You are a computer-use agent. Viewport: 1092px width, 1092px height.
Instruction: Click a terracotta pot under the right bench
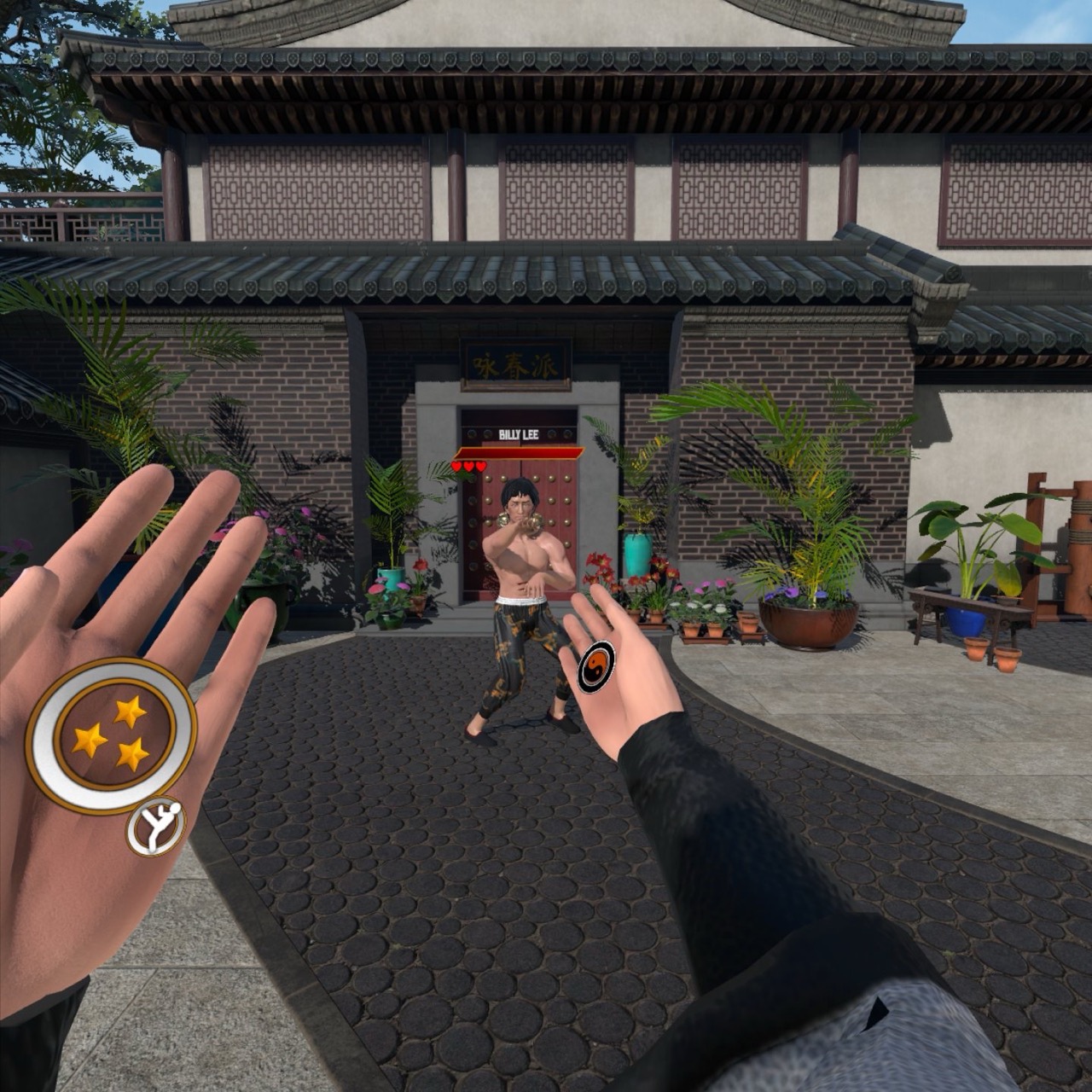click(976, 650)
